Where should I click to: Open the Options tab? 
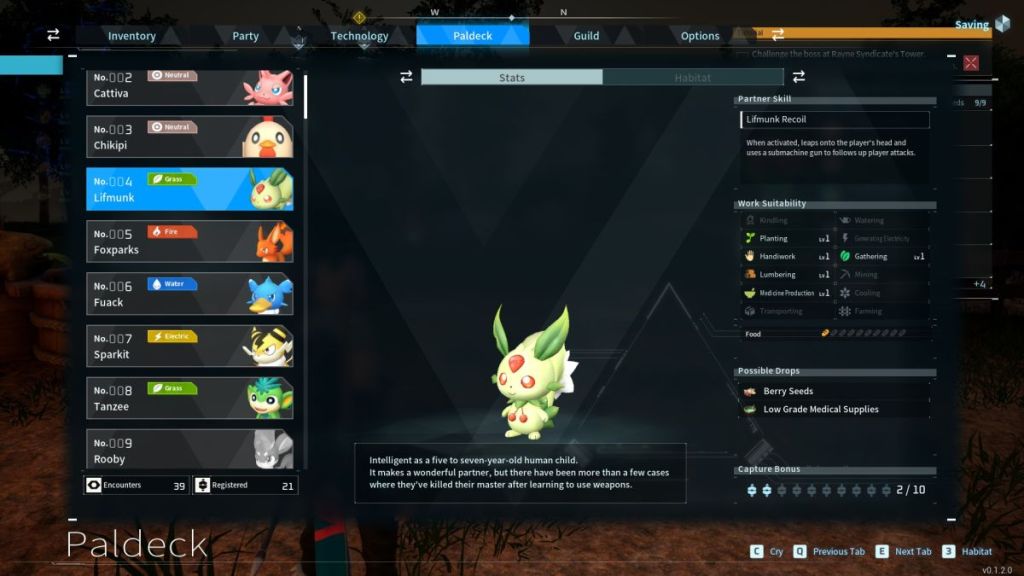[700, 36]
